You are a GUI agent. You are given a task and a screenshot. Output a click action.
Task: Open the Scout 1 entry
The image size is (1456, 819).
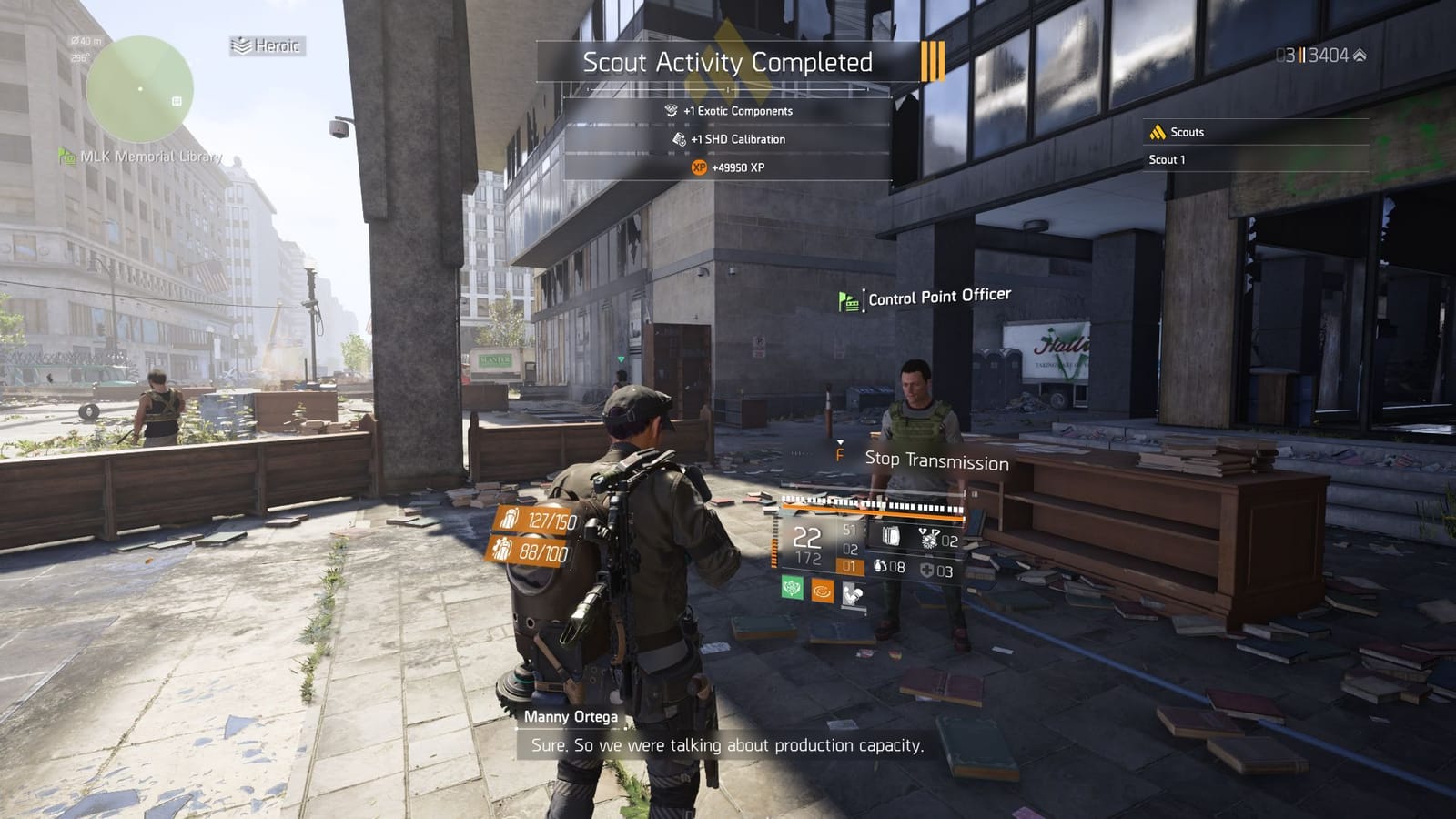click(1166, 160)
